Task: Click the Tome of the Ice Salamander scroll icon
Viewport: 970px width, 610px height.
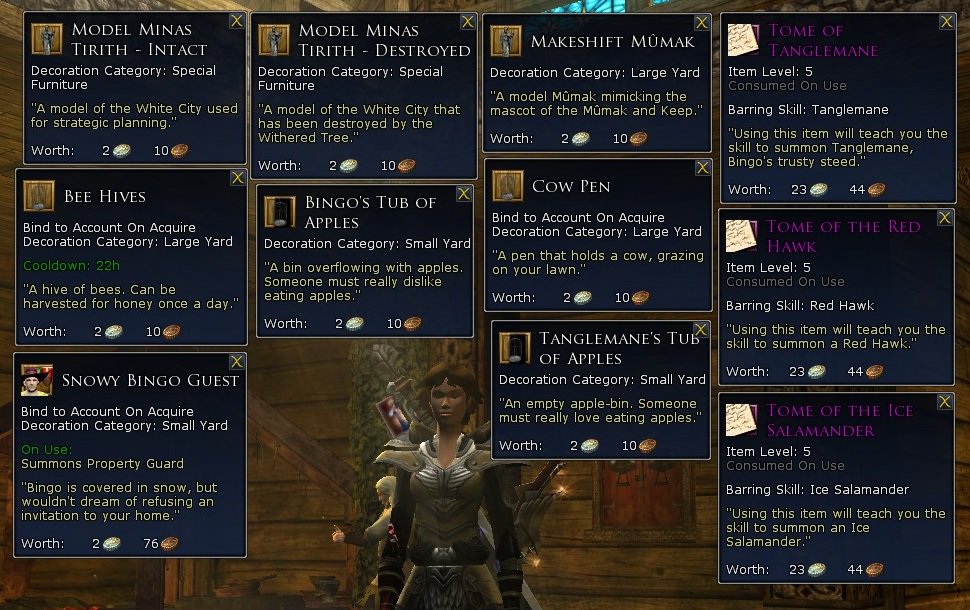Action: [x=741, y=421]
